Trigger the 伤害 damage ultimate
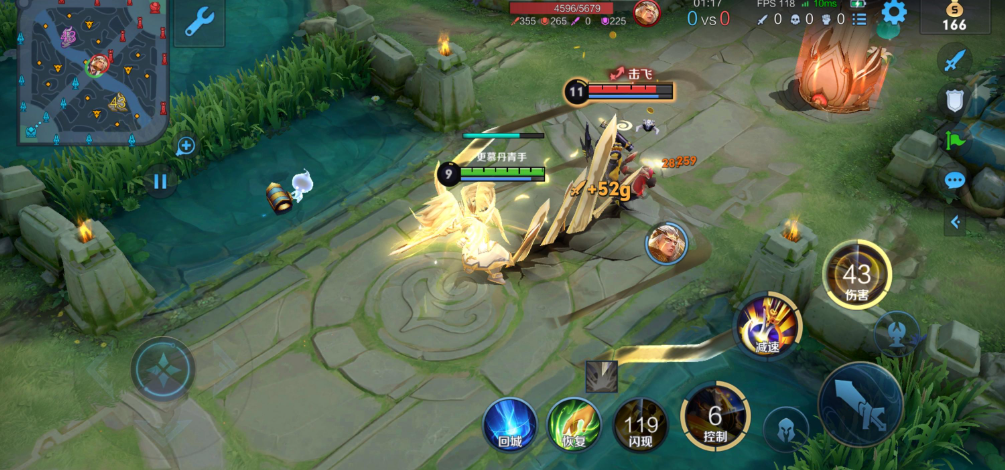 point(857,274)
